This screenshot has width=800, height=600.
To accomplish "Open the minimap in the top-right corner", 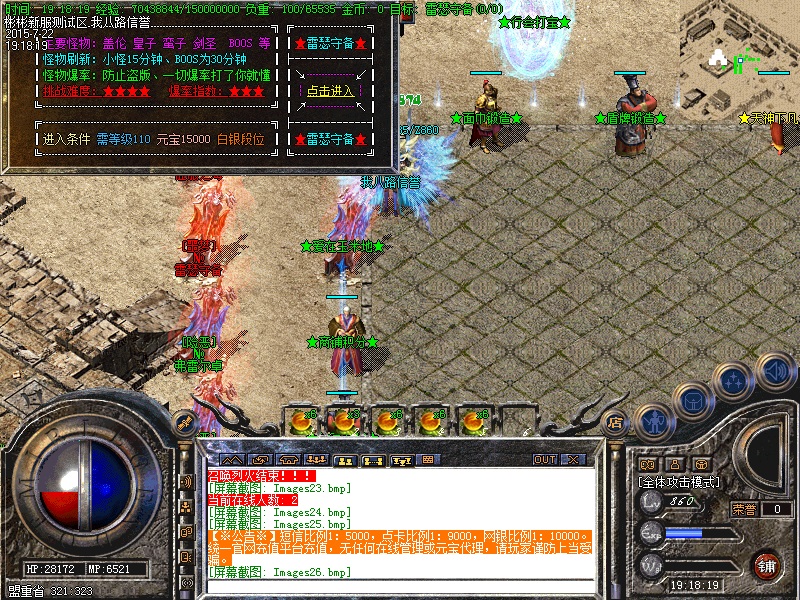I will click(742, 58).
